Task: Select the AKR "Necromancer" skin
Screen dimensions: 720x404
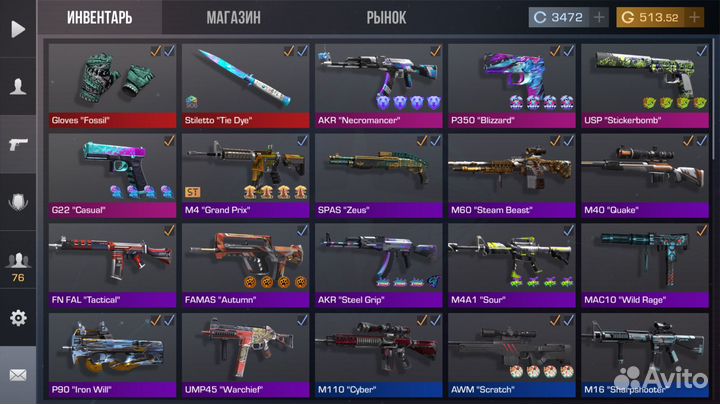Action: point(378,84)
